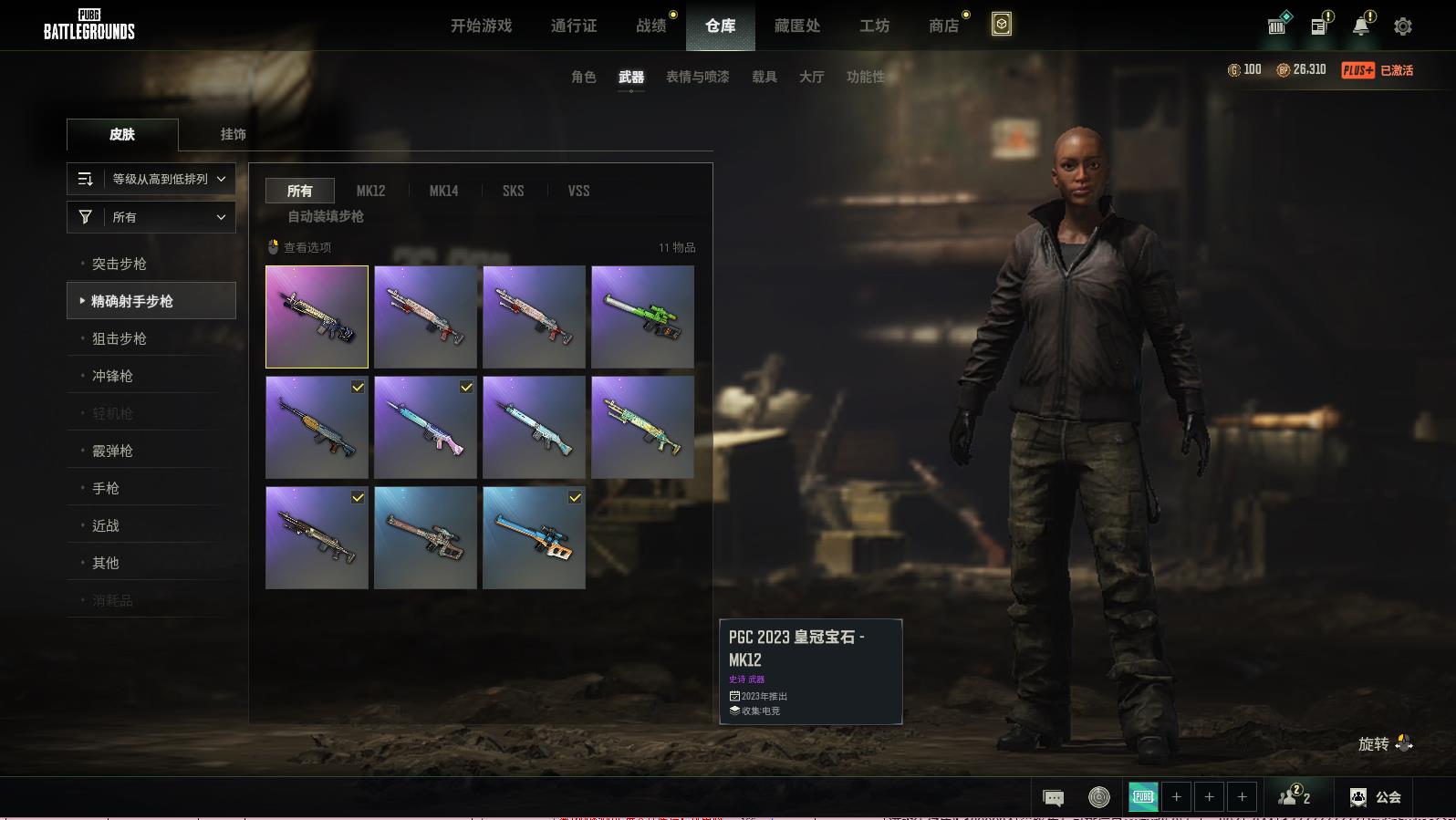1456x820 pixels.
Task: Switch to the 通行证 tab
Action: tap(574, 26)
